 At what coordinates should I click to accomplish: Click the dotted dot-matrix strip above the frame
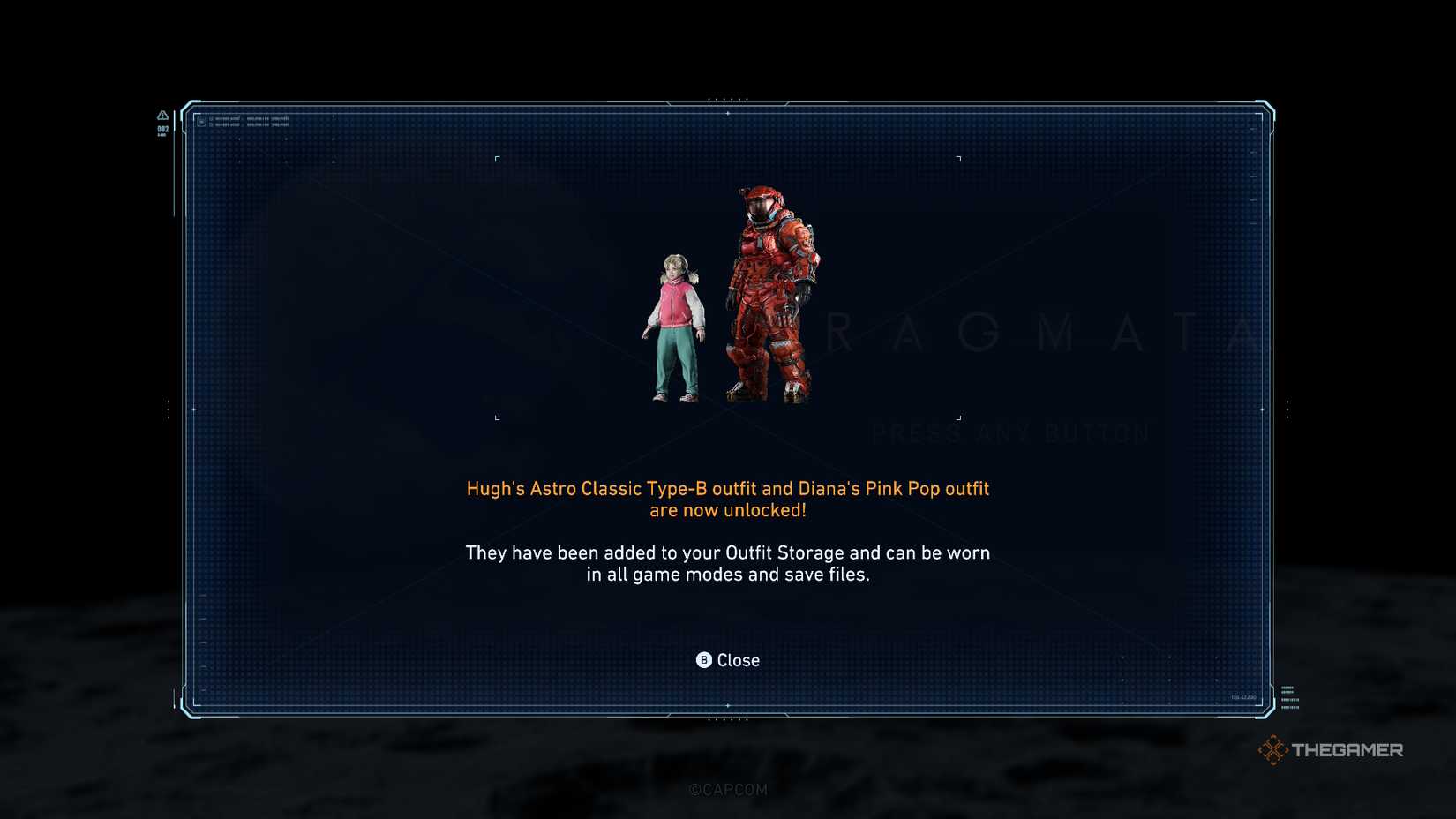(729, 100)
